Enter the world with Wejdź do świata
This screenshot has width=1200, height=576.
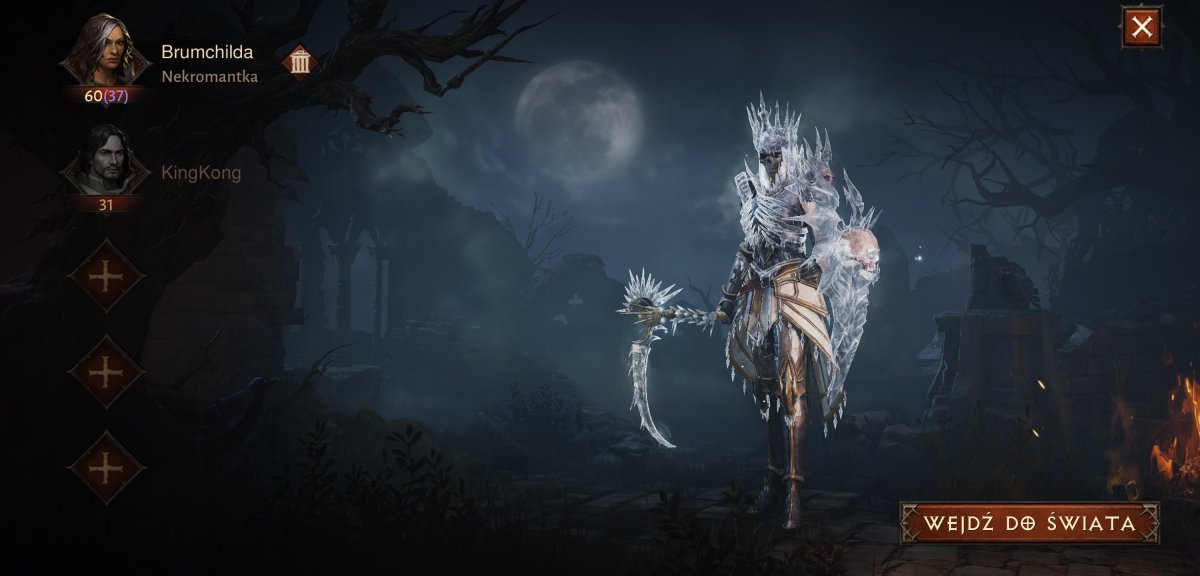pyautogui.click(x=1029, y=523)
